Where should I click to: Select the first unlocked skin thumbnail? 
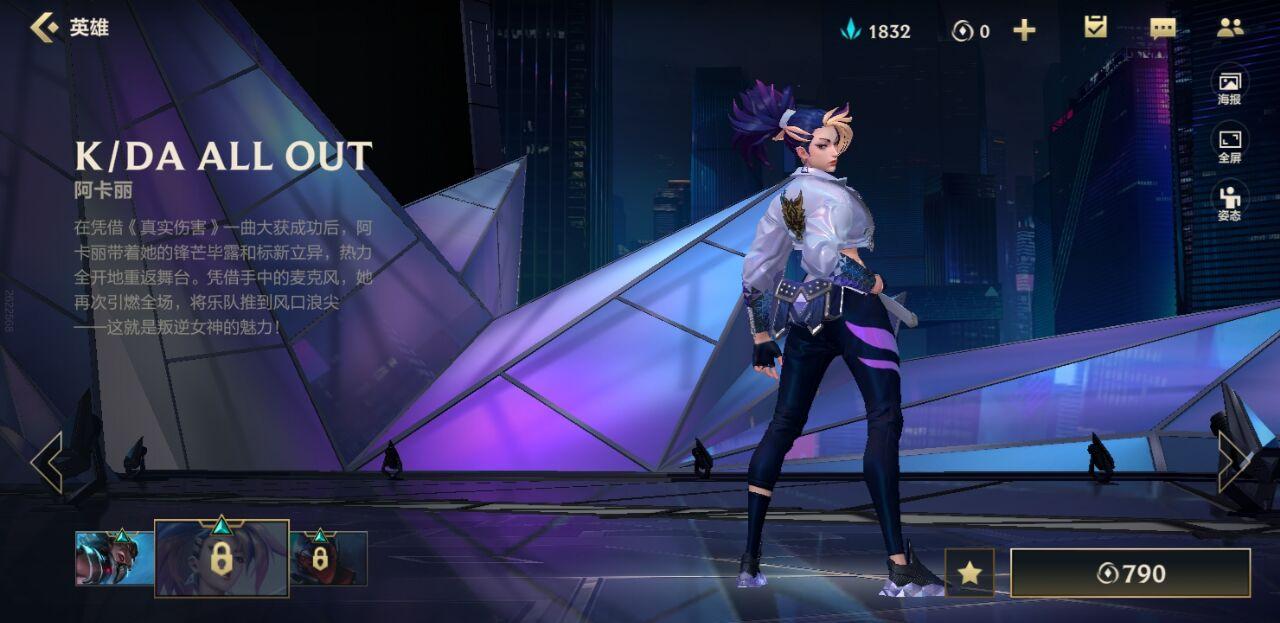tap(114, 558)
